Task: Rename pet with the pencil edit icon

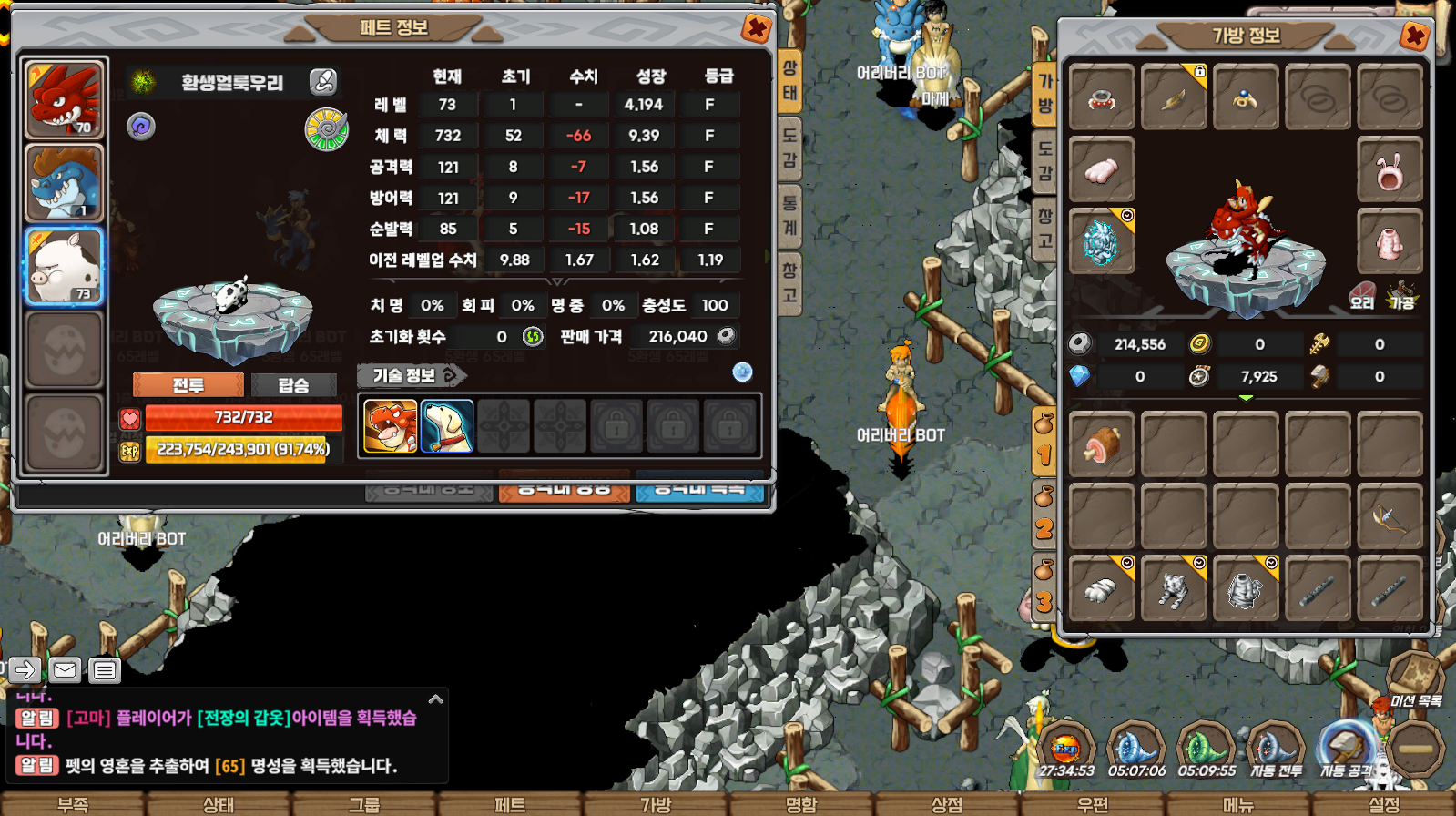Action: (323, 82)
